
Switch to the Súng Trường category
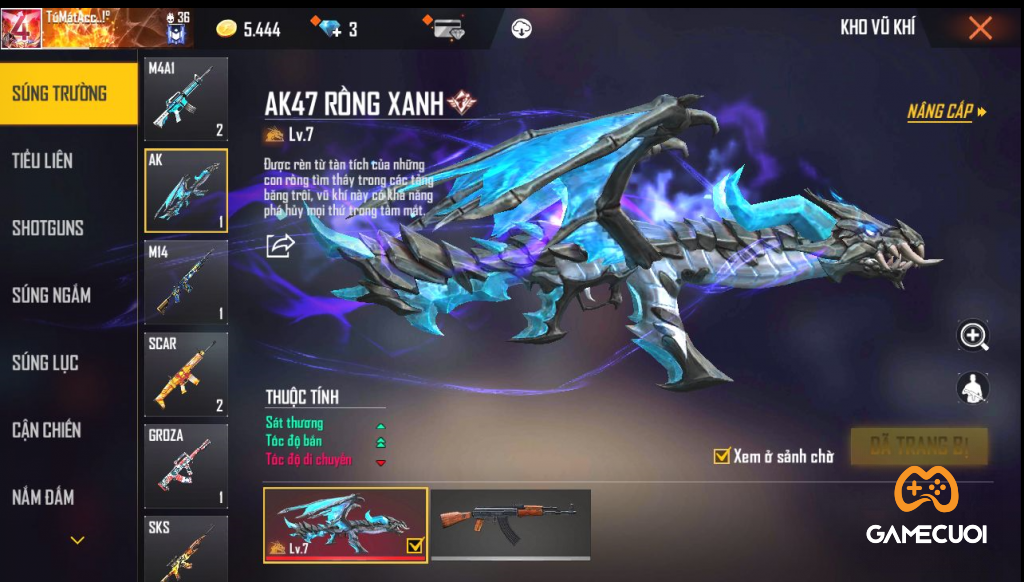[x=60, y=94]
